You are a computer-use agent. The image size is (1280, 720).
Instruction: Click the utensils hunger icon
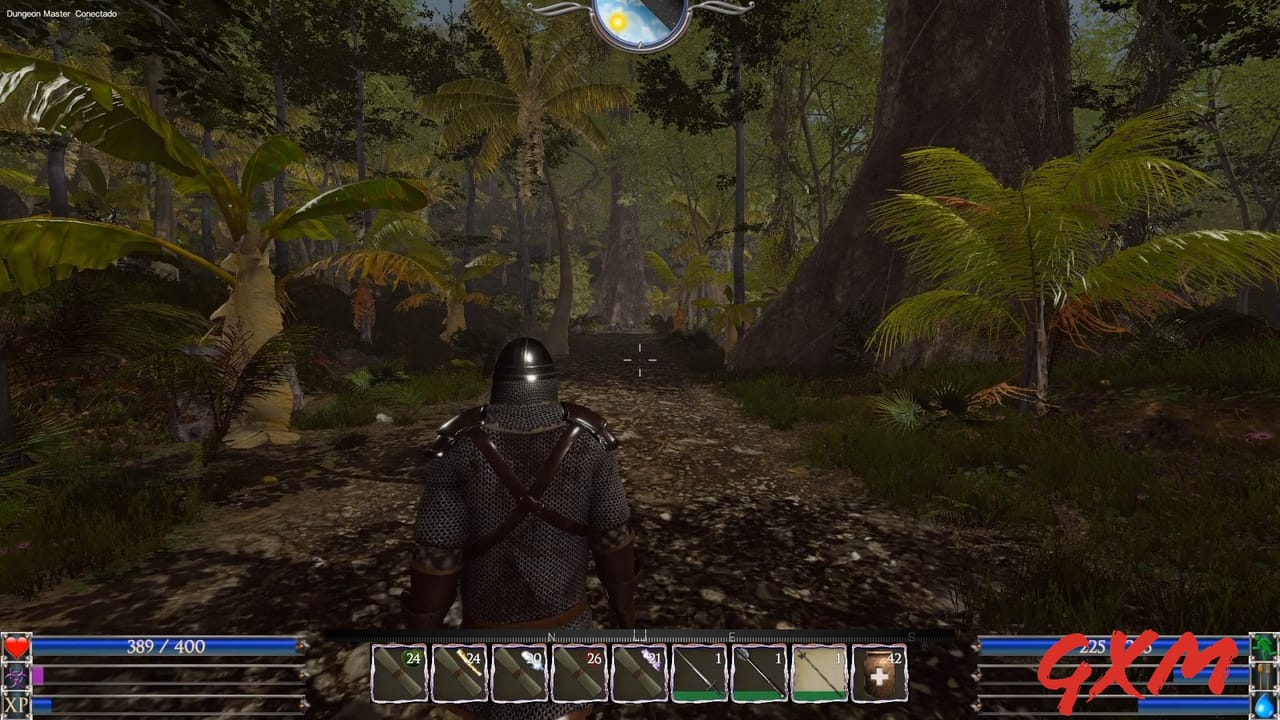(1264, 675)
